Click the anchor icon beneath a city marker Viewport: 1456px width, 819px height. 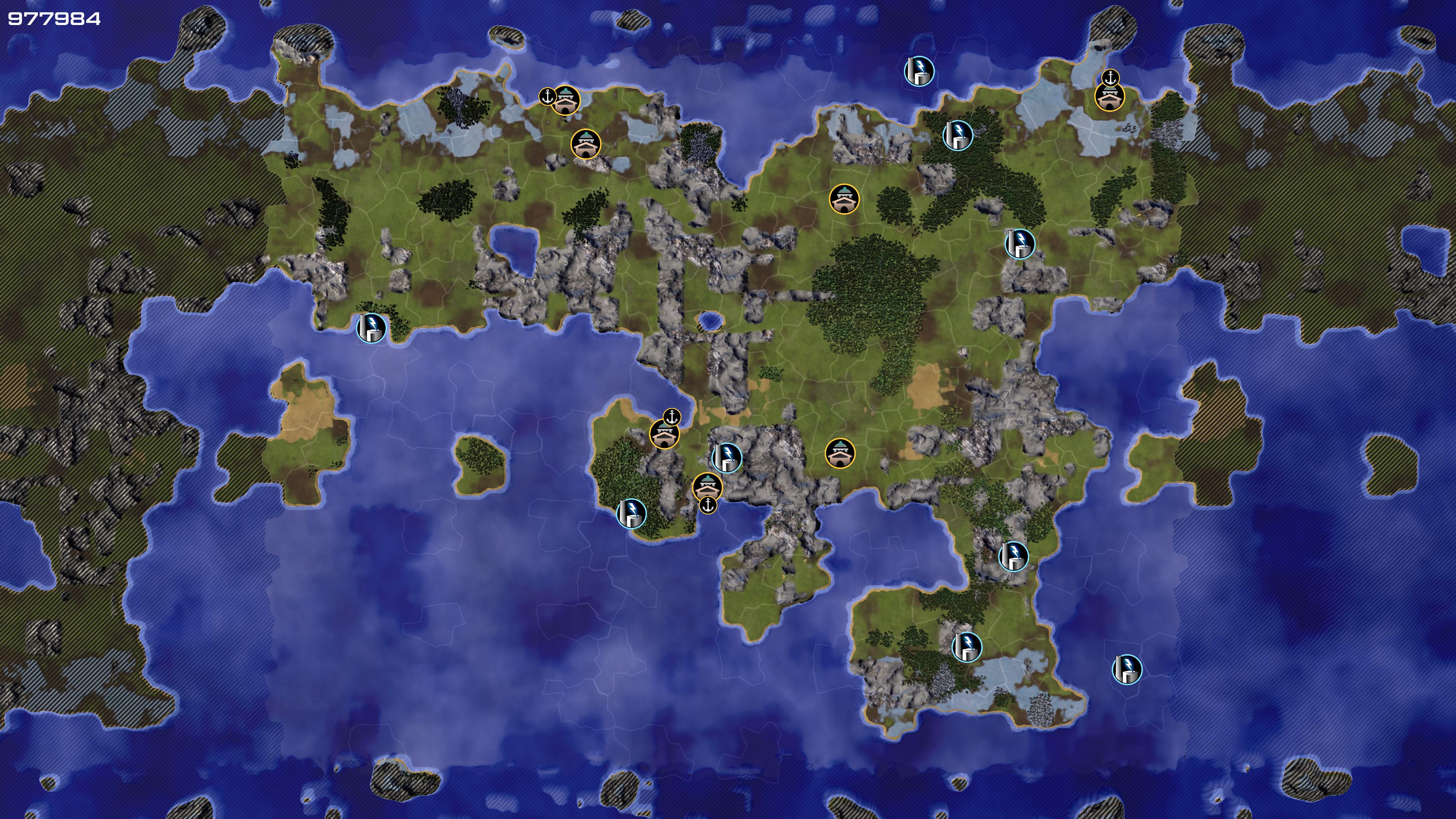click(708, 505)
